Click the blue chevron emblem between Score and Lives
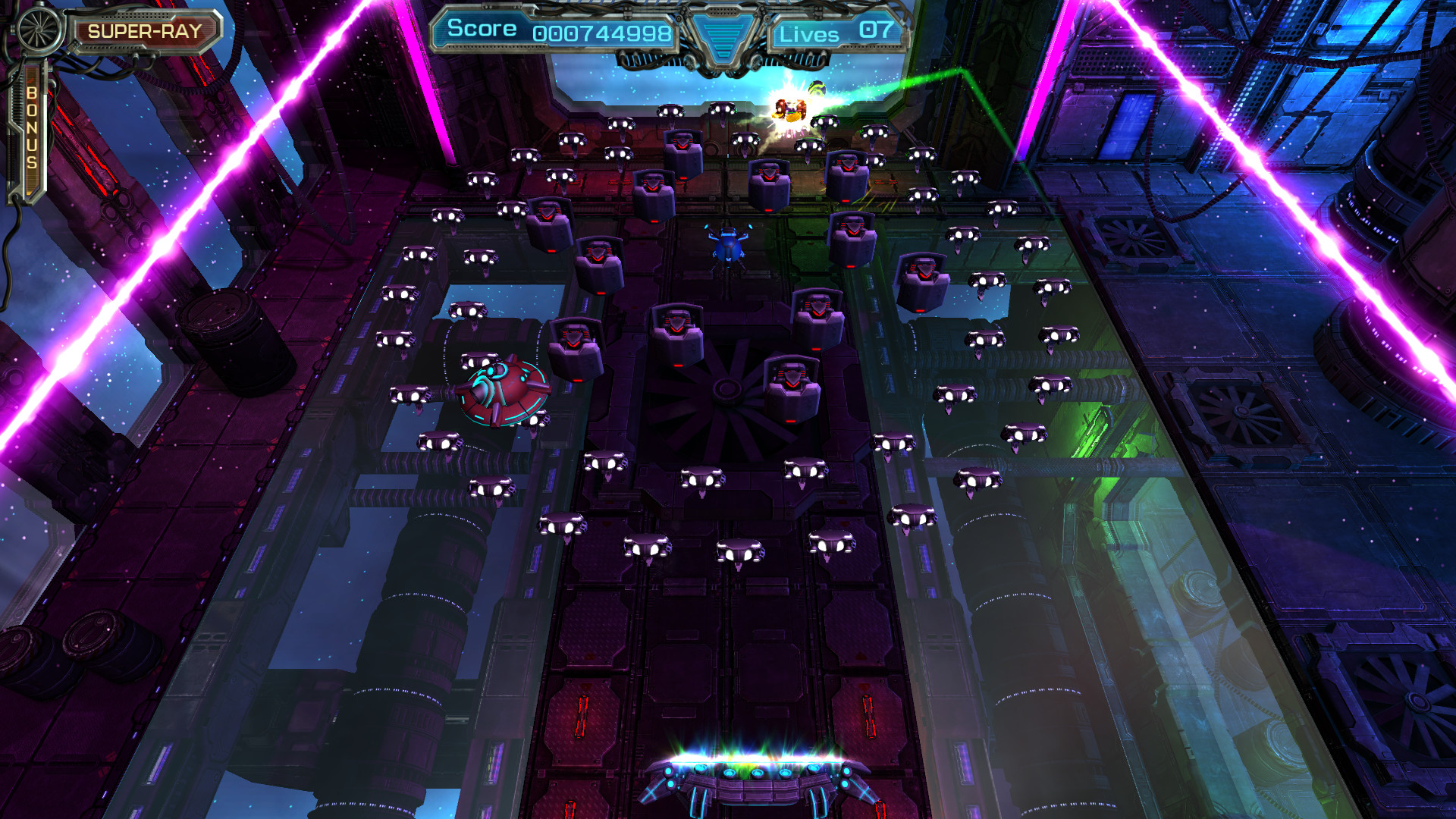Image resolution: width=1456 pixels, height=819 pixels. (x=722, y=34)
